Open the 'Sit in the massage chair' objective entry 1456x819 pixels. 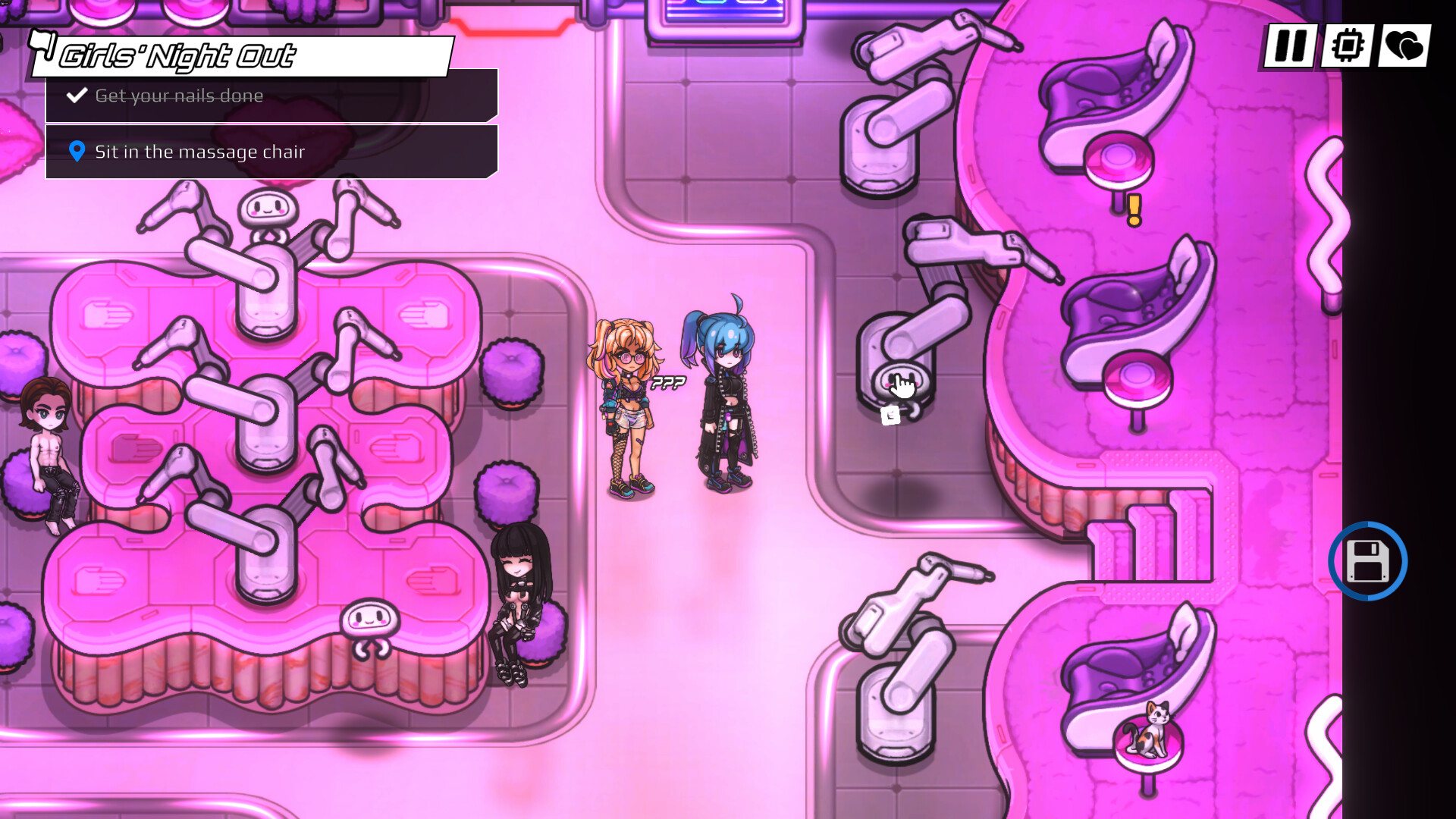click(199, 152)
